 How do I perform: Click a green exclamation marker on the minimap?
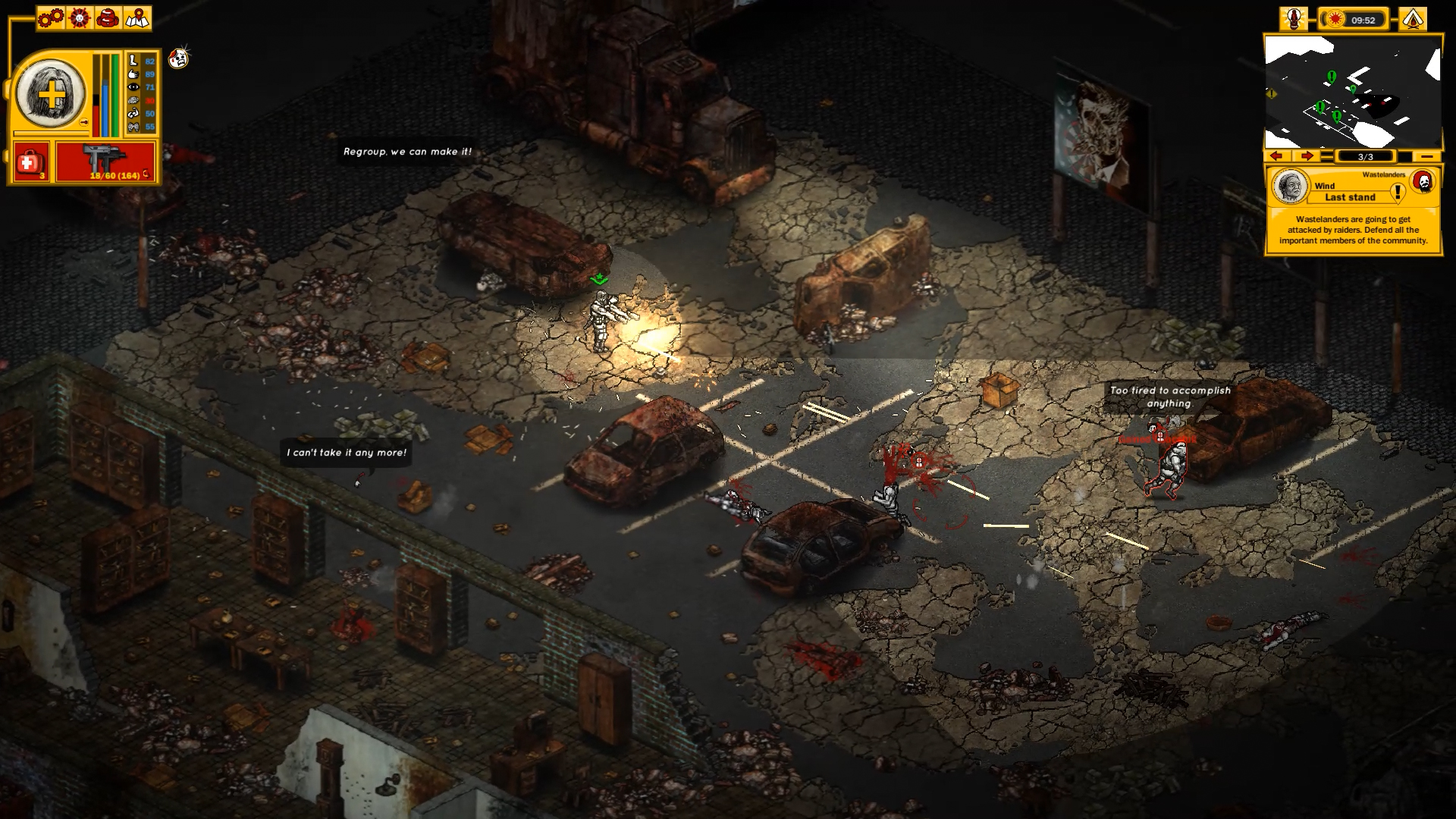(1331, 77)
